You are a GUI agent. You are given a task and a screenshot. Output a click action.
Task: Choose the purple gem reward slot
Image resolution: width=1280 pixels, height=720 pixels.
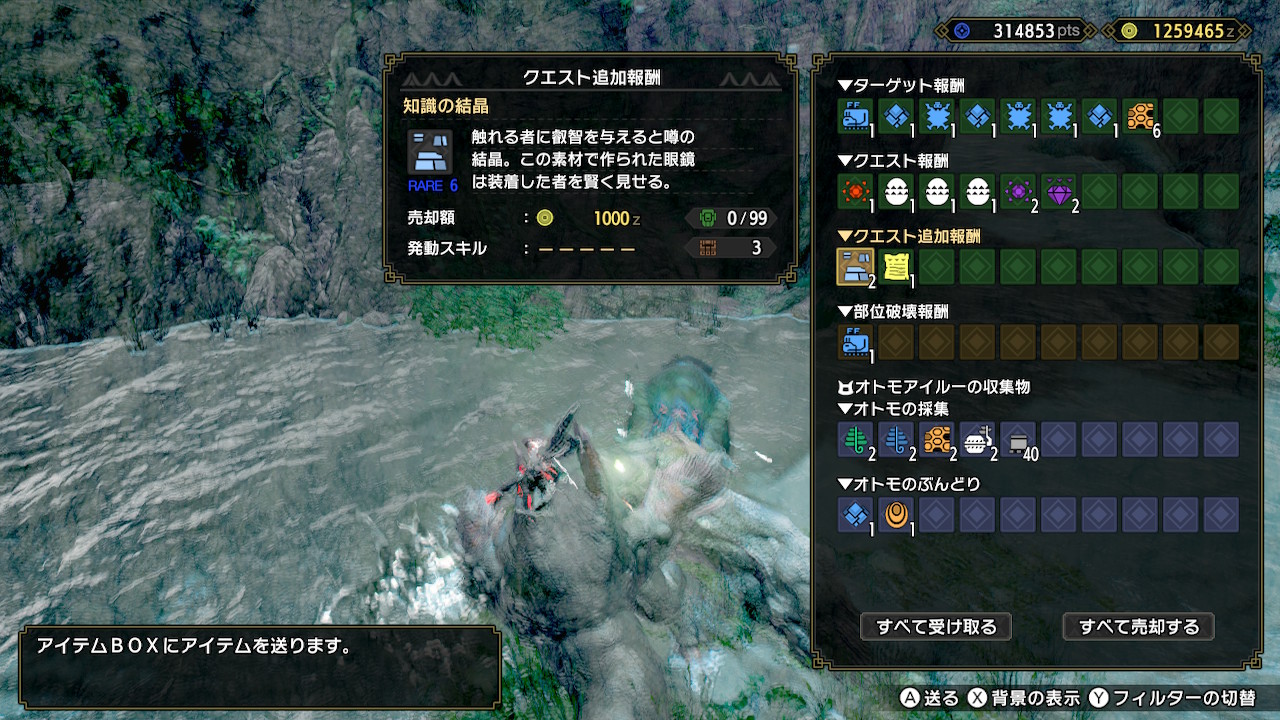(x=1058, y=191)
